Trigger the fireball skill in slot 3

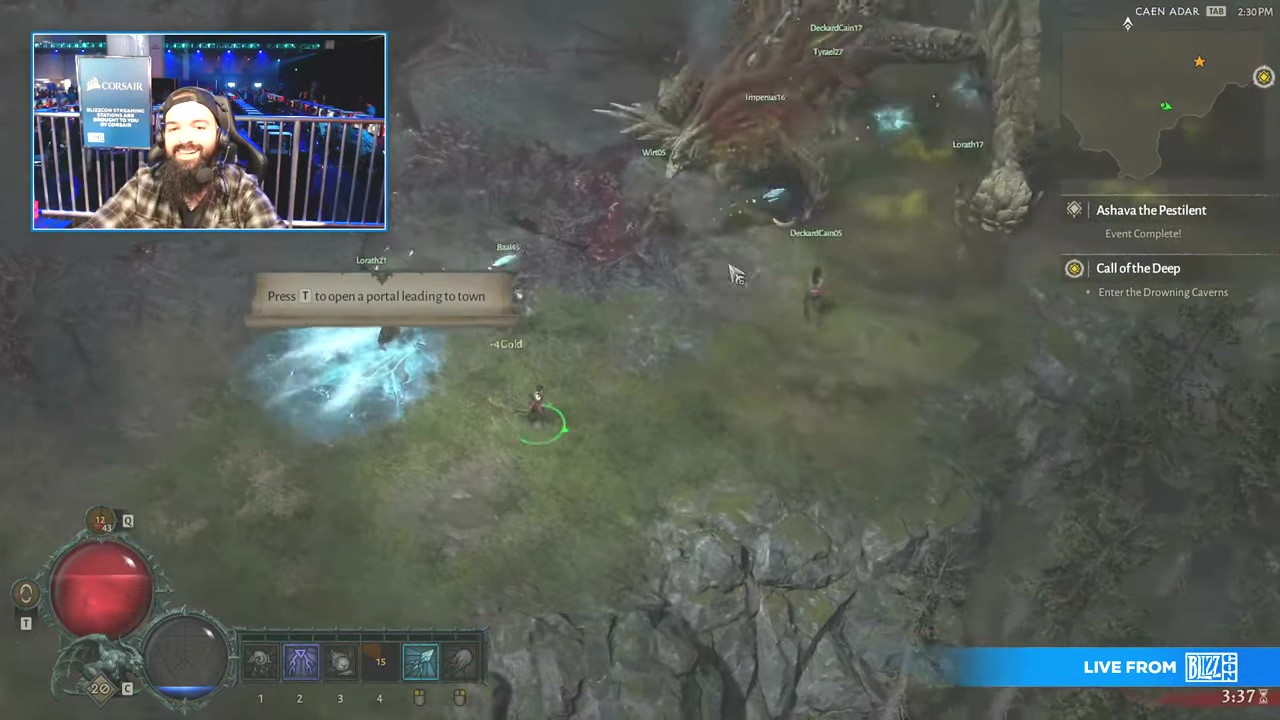click(340, 662)
